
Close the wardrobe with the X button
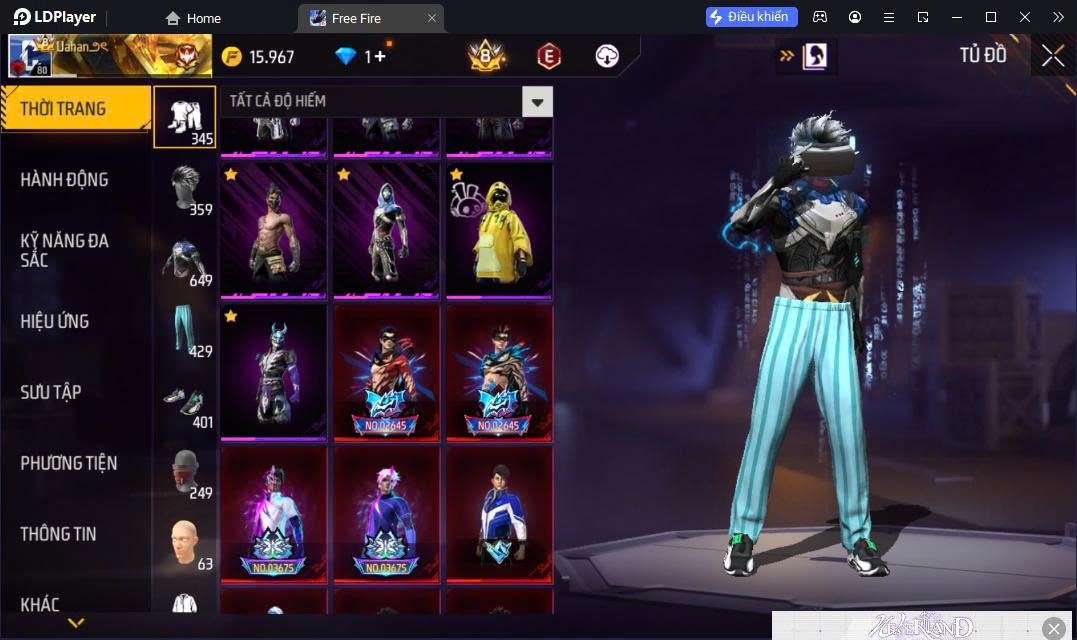coord(1052,56)
